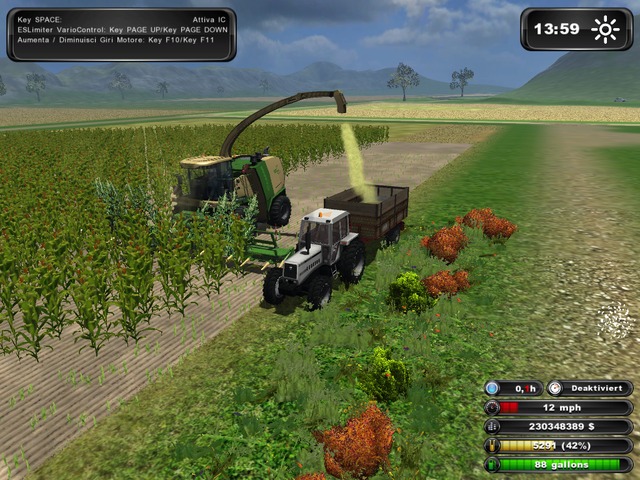This screenshot has width=640, height=480.
Task: Click the sun weather icon
Action: [x=605, y=29]
